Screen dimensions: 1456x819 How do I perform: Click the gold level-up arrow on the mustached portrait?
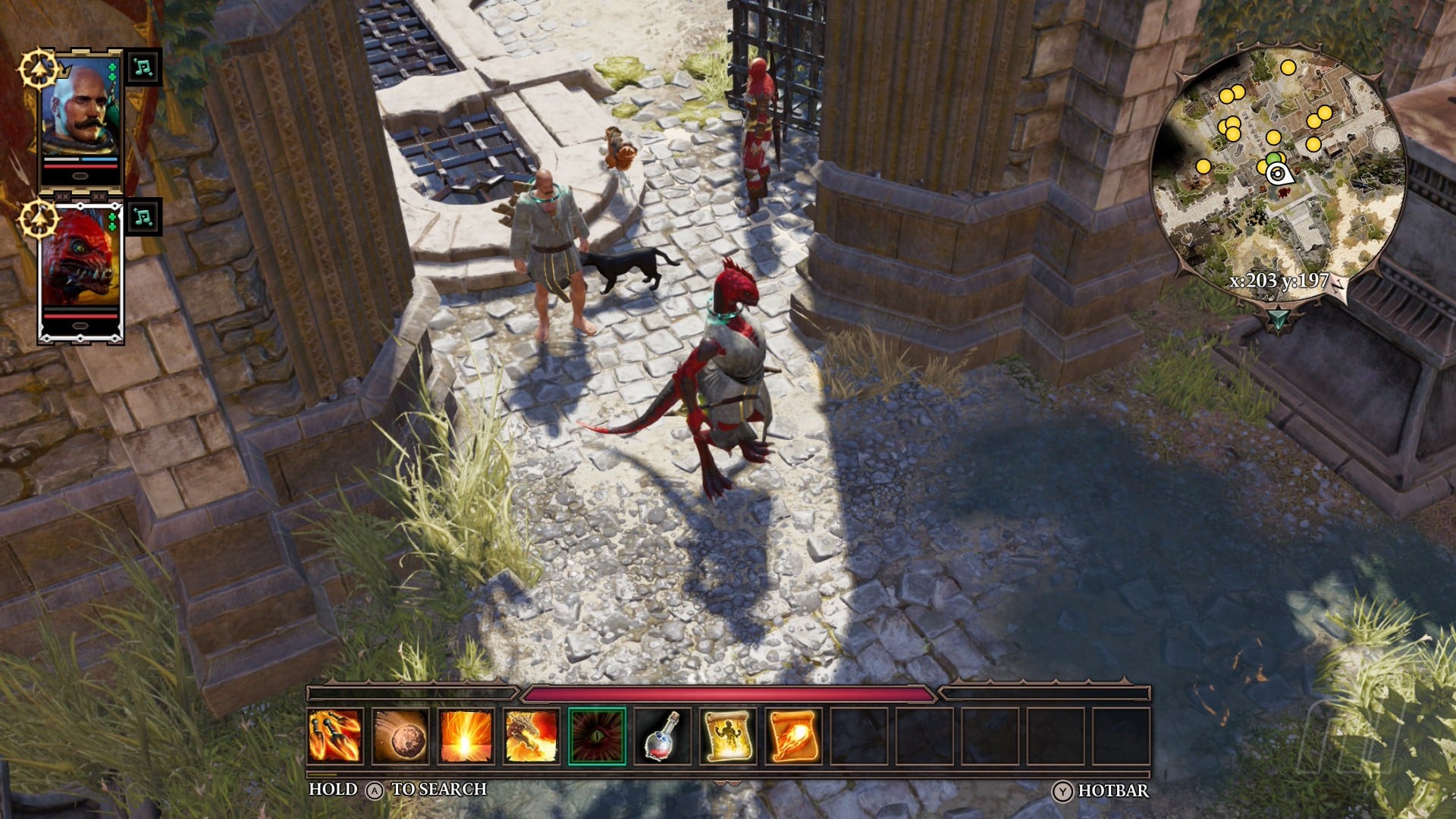tap(39, 70)
